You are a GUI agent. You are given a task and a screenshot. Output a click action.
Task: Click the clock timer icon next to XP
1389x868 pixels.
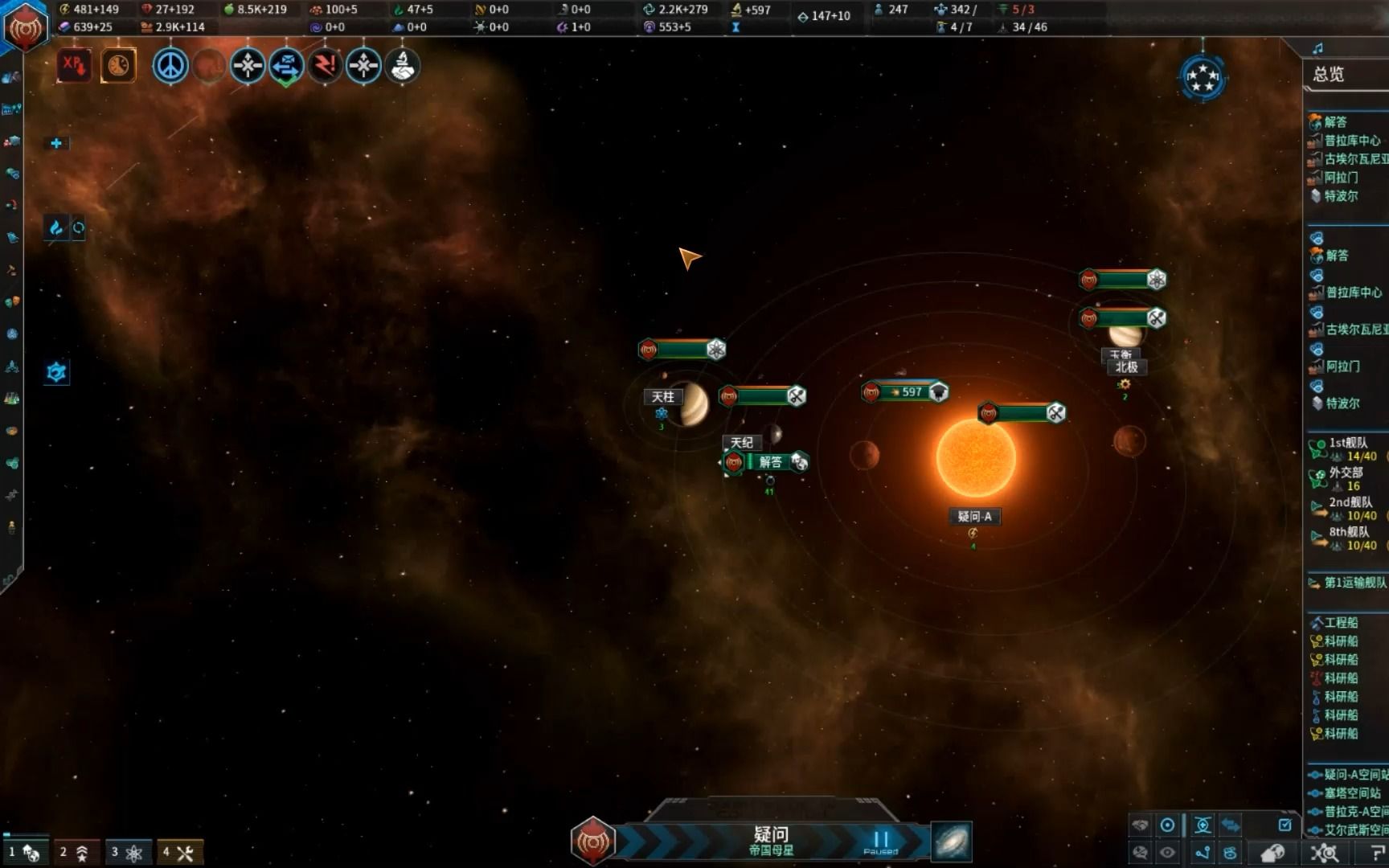pyautogui.click(x=118, y=66)
